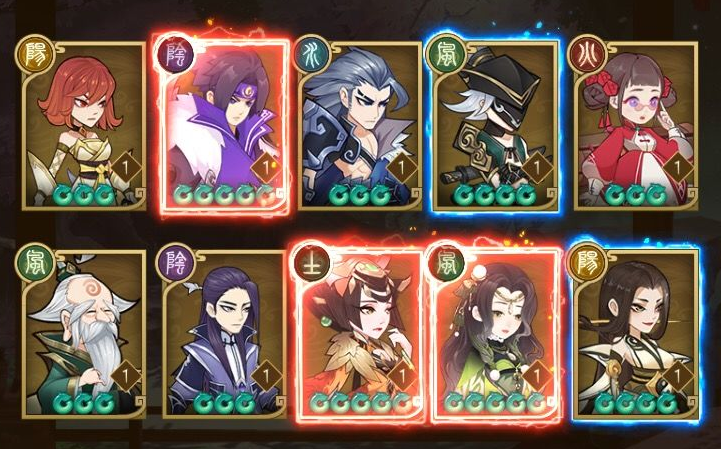Screen dimensions: 721x449
Task: Pick the gray-haired armored man card
Action: (358, 125)
